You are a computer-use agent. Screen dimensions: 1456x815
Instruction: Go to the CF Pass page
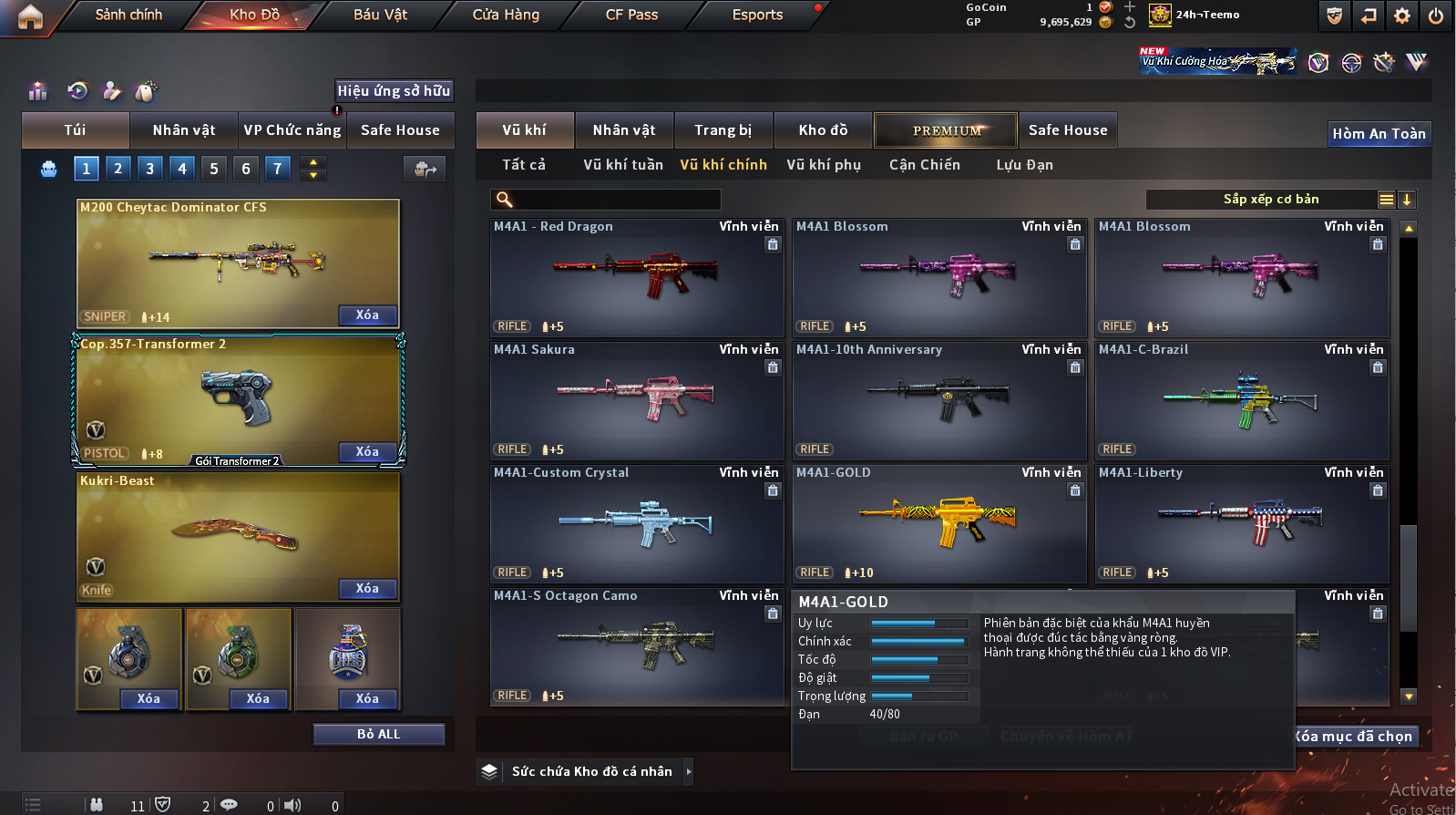point(631,15)
